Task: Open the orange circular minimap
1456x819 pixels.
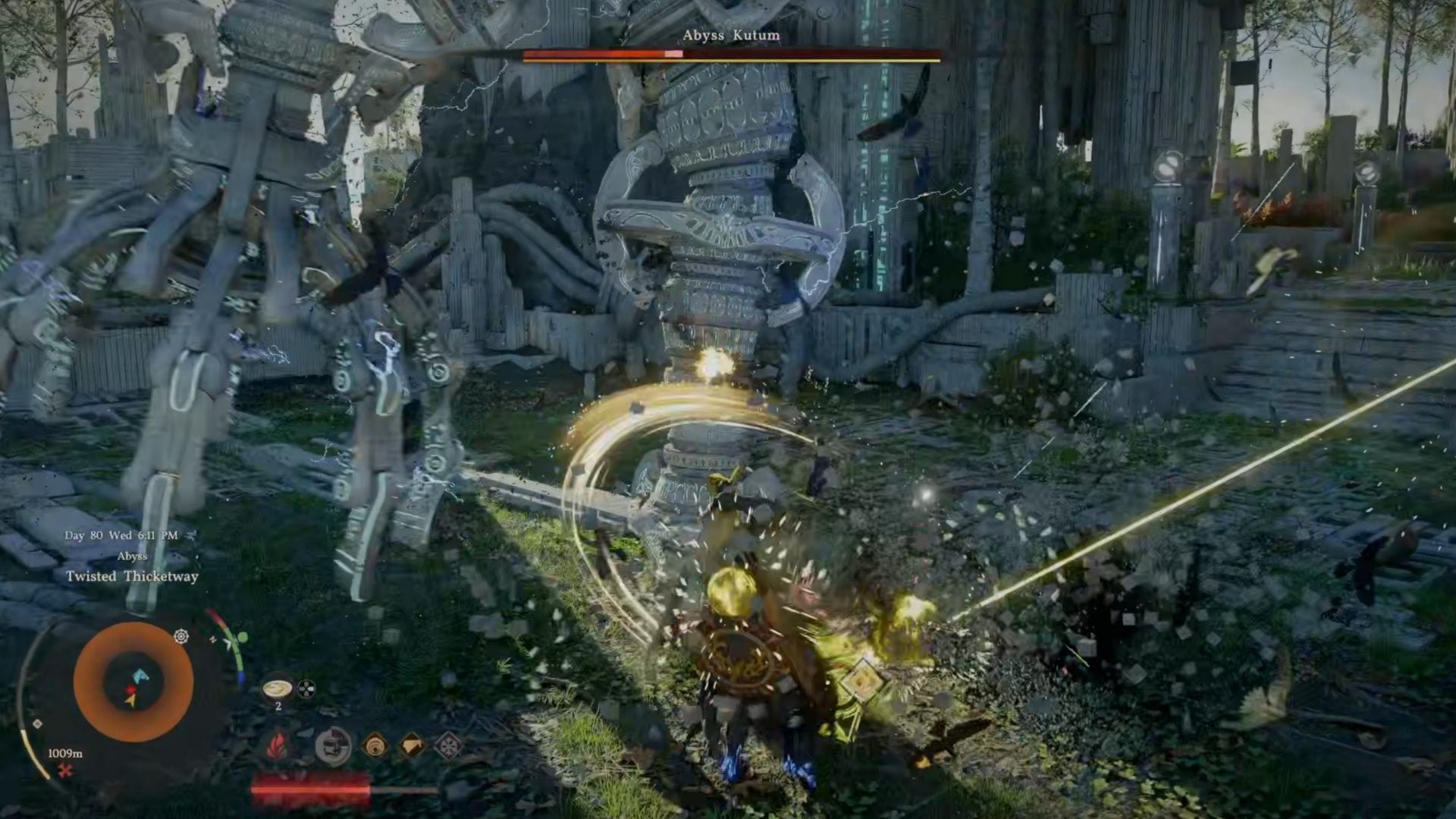Action: [x=133, y=679]
